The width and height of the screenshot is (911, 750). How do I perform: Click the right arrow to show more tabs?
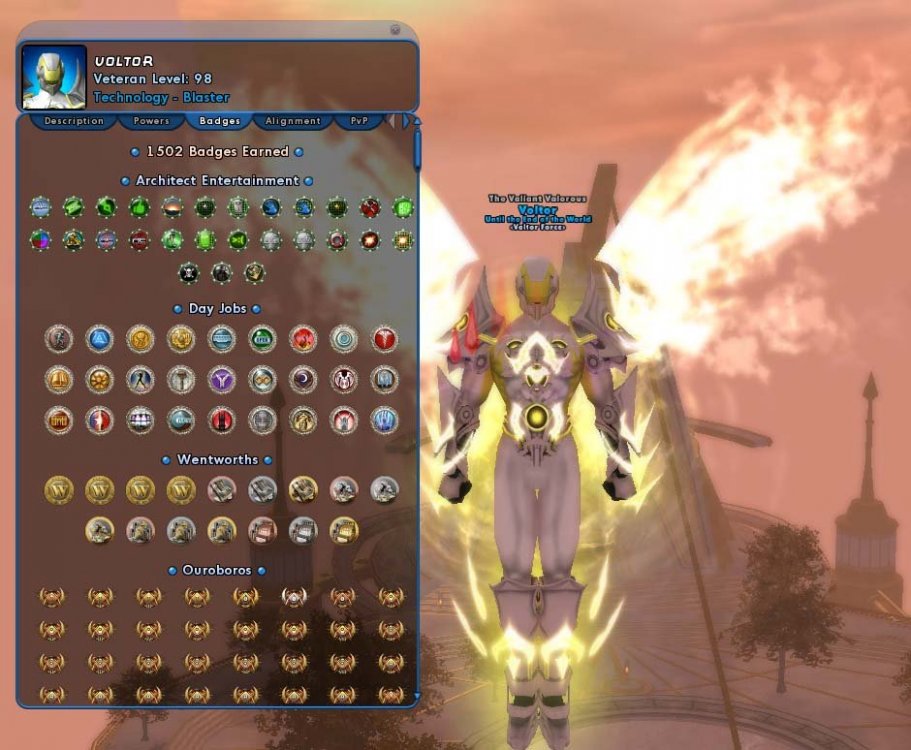click(x=406, y=121)
